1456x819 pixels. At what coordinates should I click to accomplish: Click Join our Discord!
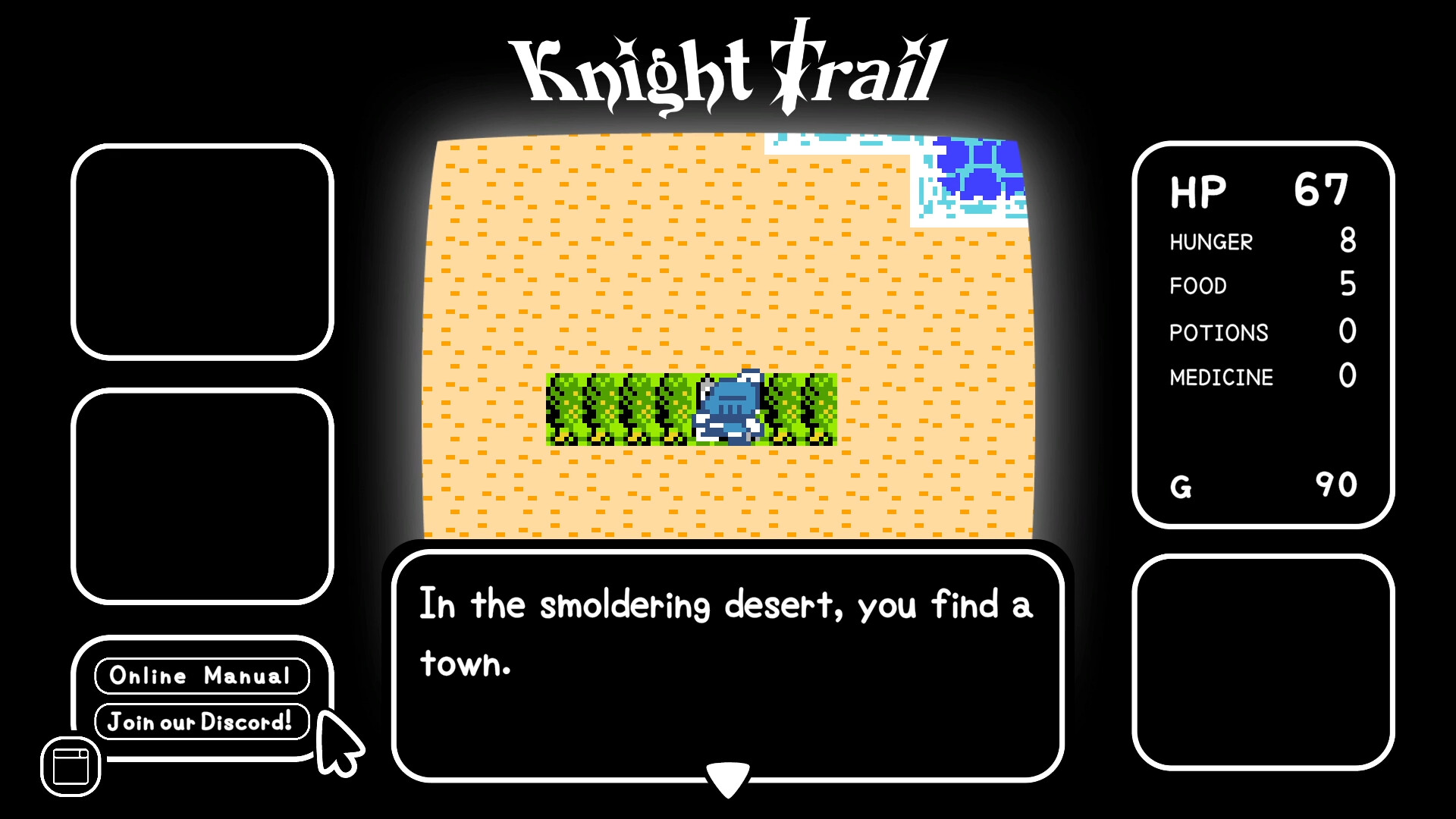tap(201, 722)
